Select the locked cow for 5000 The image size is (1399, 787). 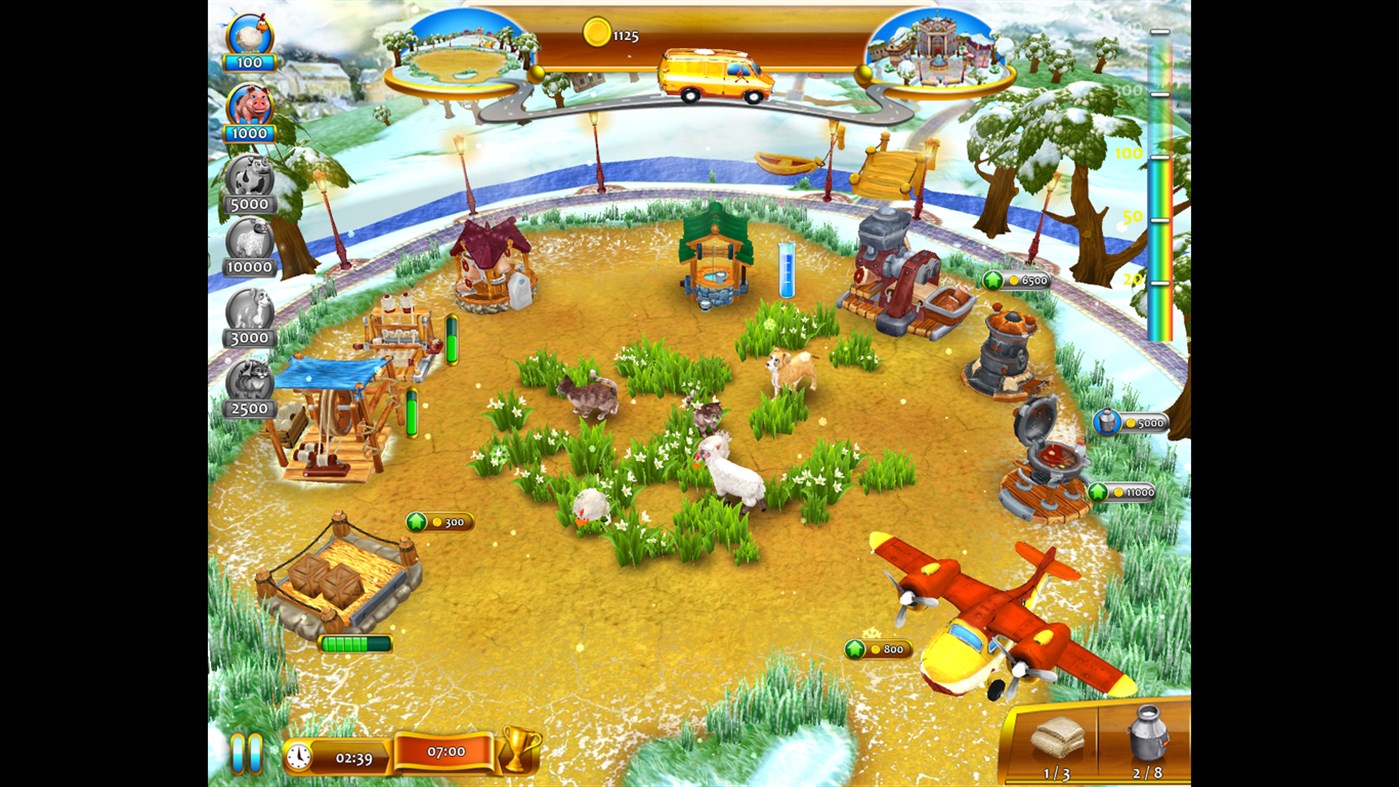[250, 180]
